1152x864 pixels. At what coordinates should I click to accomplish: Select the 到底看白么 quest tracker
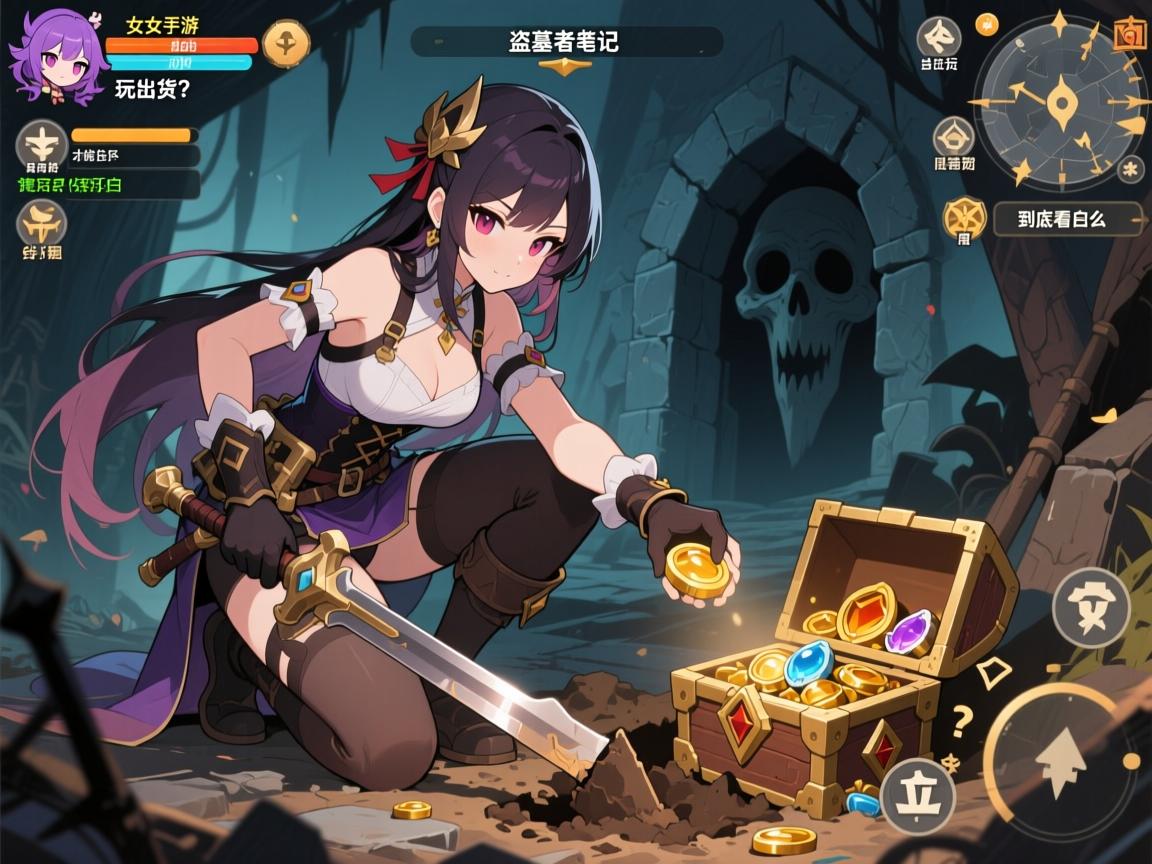1067,219
